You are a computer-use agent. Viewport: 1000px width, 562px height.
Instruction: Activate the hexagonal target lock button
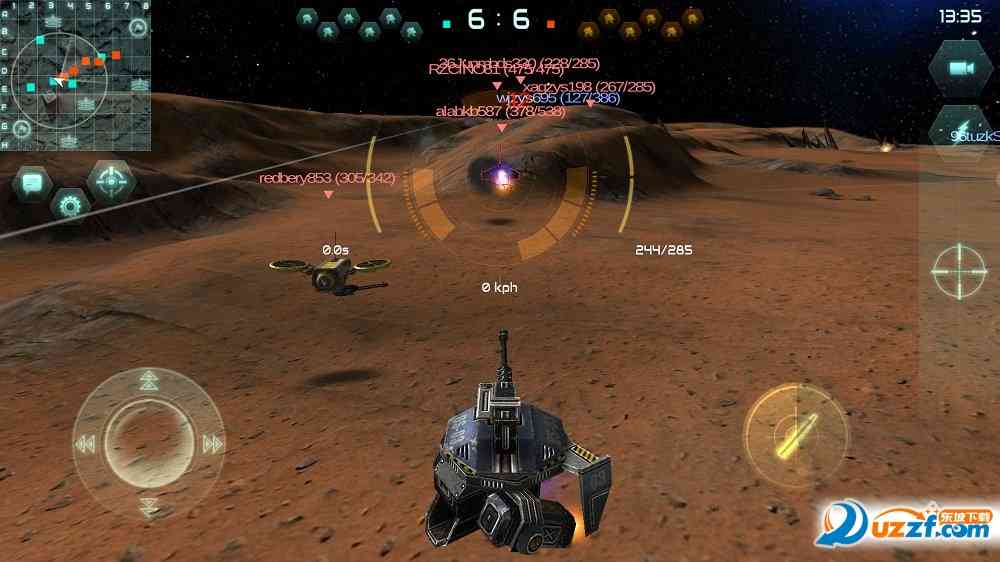pos(111,181)
